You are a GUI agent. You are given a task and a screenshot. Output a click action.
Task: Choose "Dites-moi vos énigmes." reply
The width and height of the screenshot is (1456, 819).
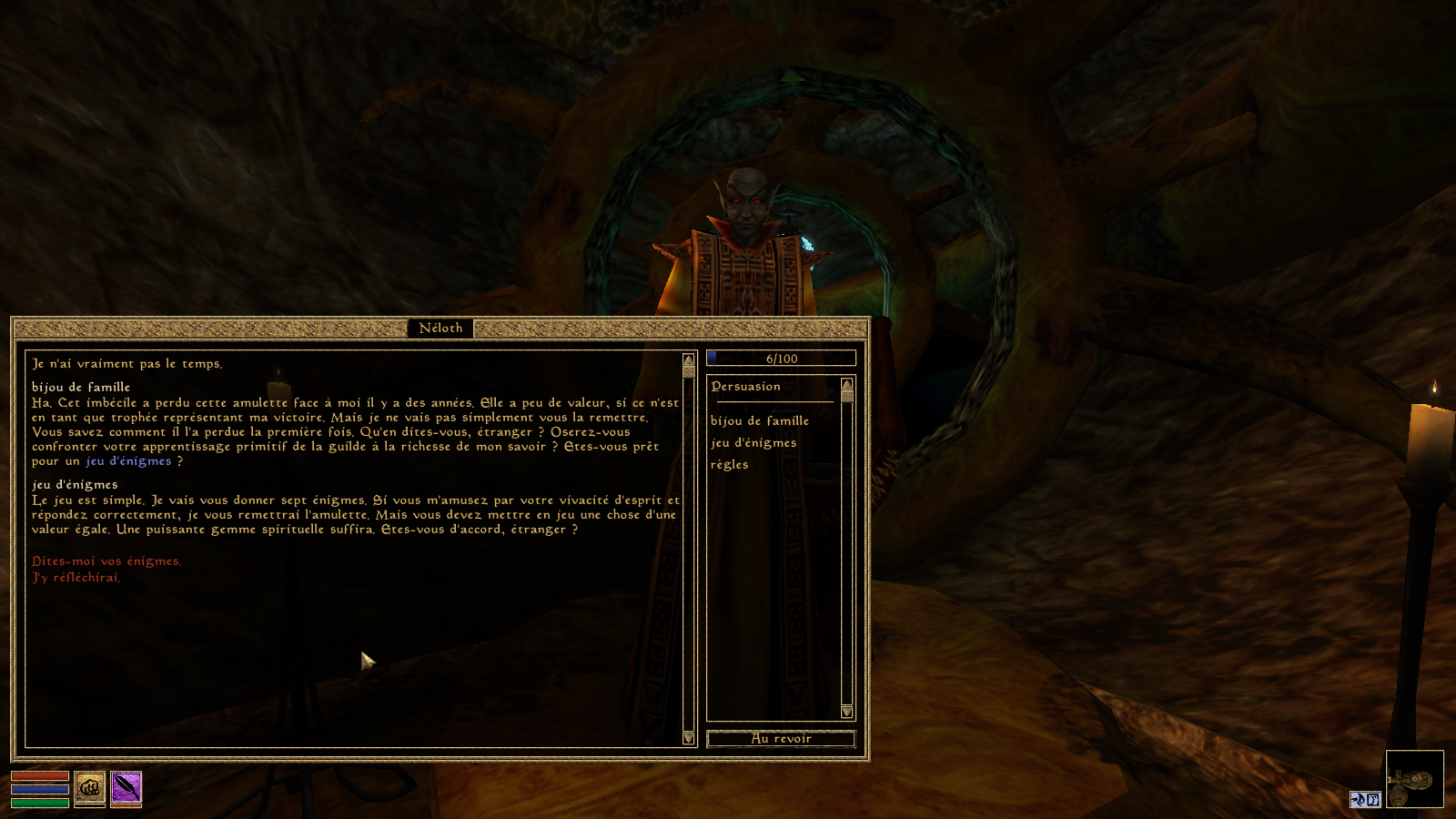106,561
